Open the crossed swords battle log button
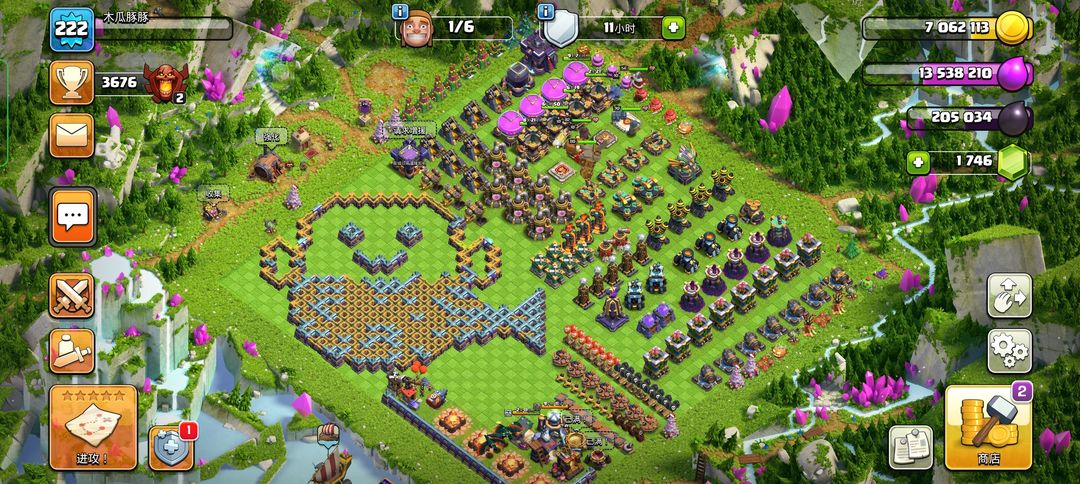Image resolution: width=1080 pixels, height=484 pixels. point(72,295)
